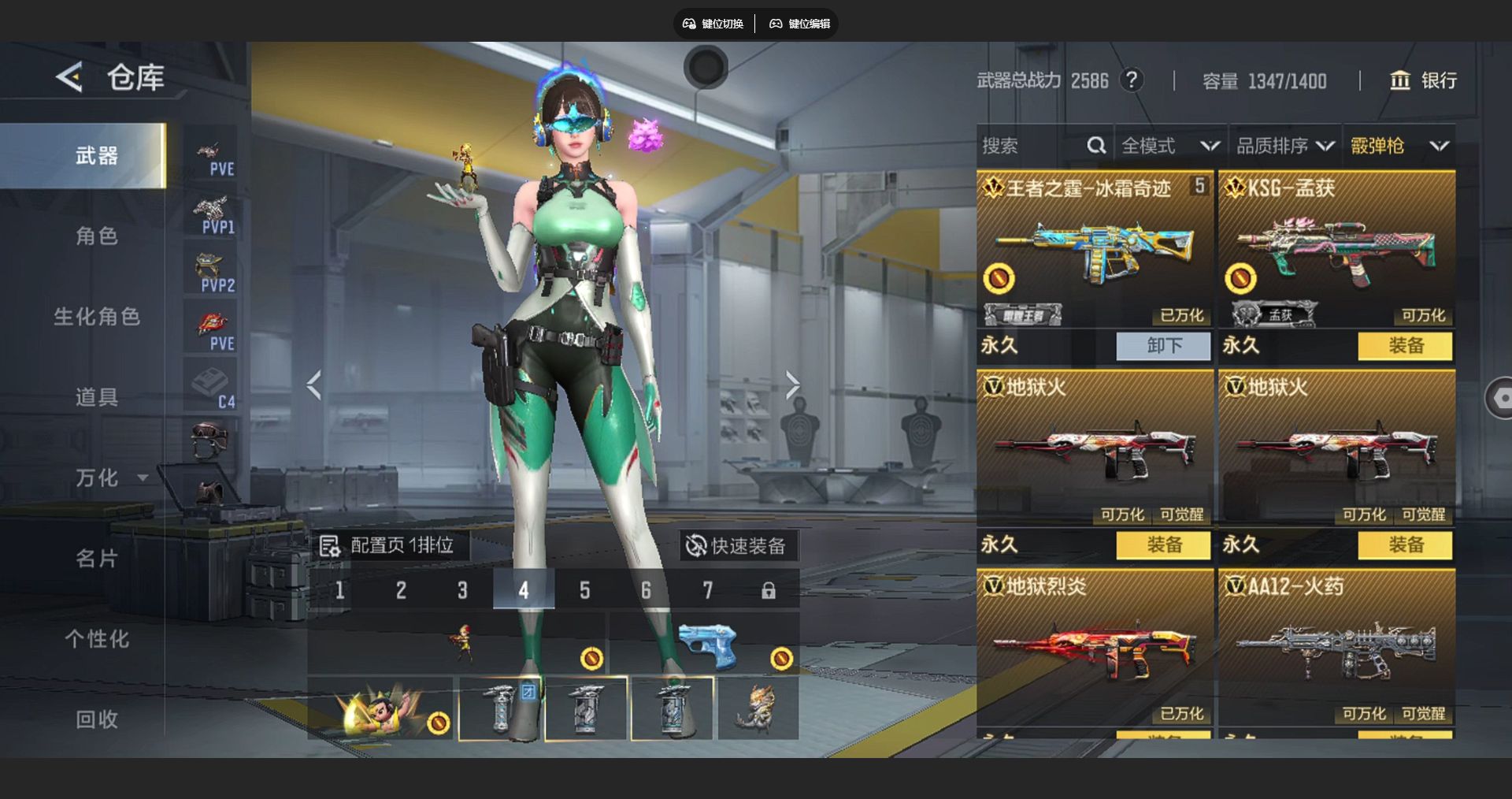The width and height of the screenshot is (1512, 799).
Task: Open the 生化角色 category
Action: coord(96,317)
